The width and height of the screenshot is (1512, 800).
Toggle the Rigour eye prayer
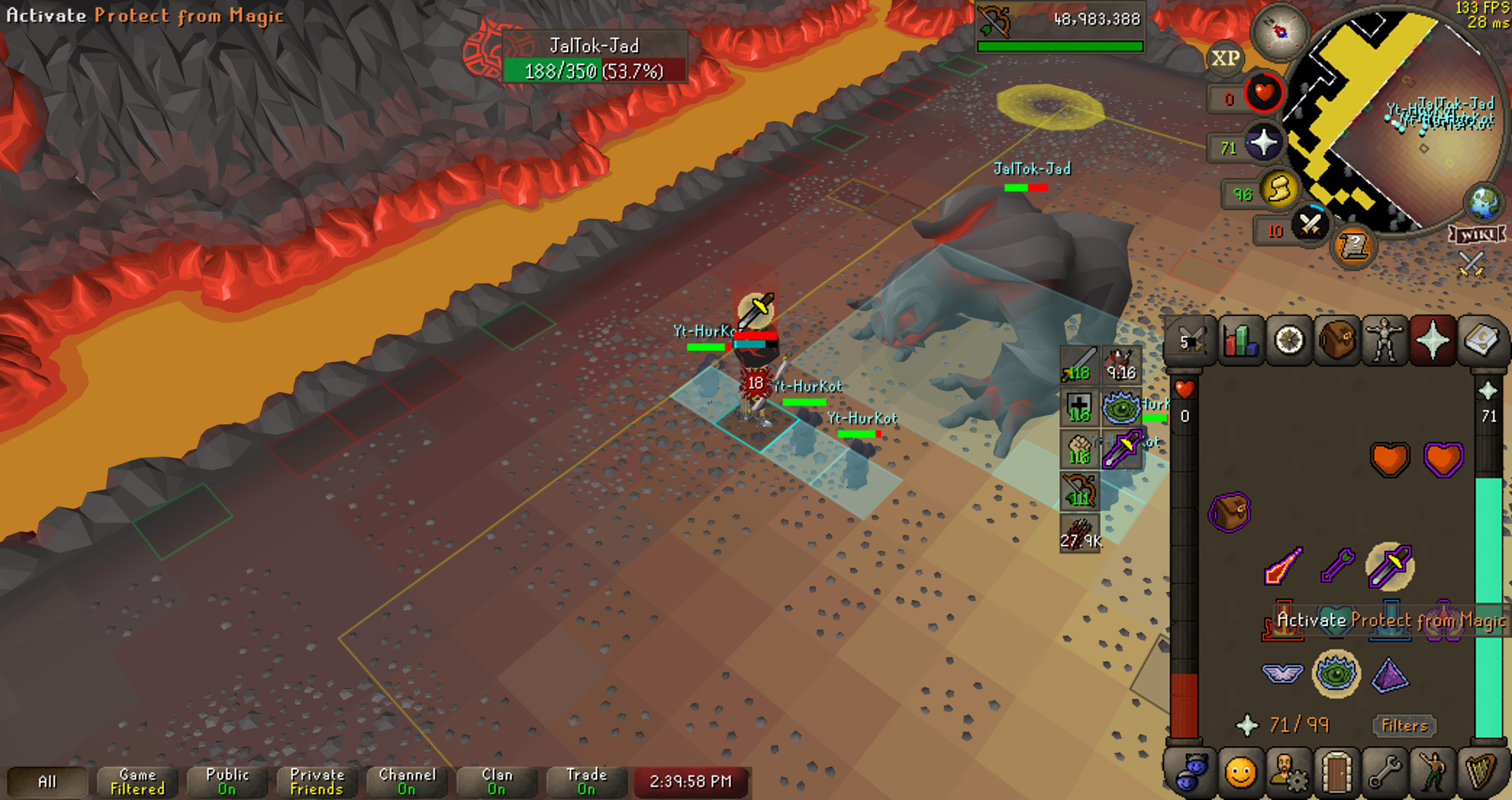tap(1336, 674)
